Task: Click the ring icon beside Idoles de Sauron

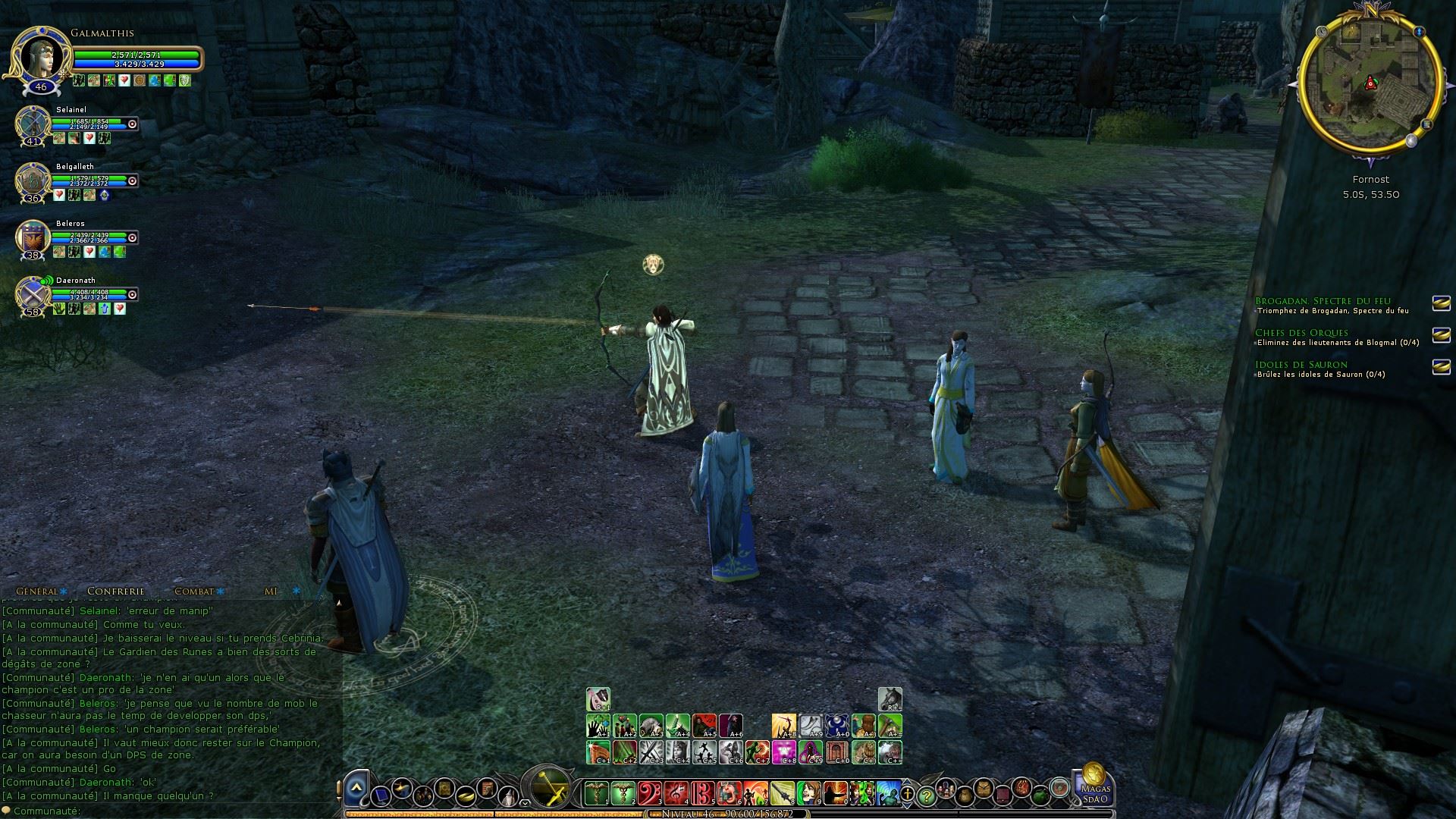Action: [x=1441, y=366]
